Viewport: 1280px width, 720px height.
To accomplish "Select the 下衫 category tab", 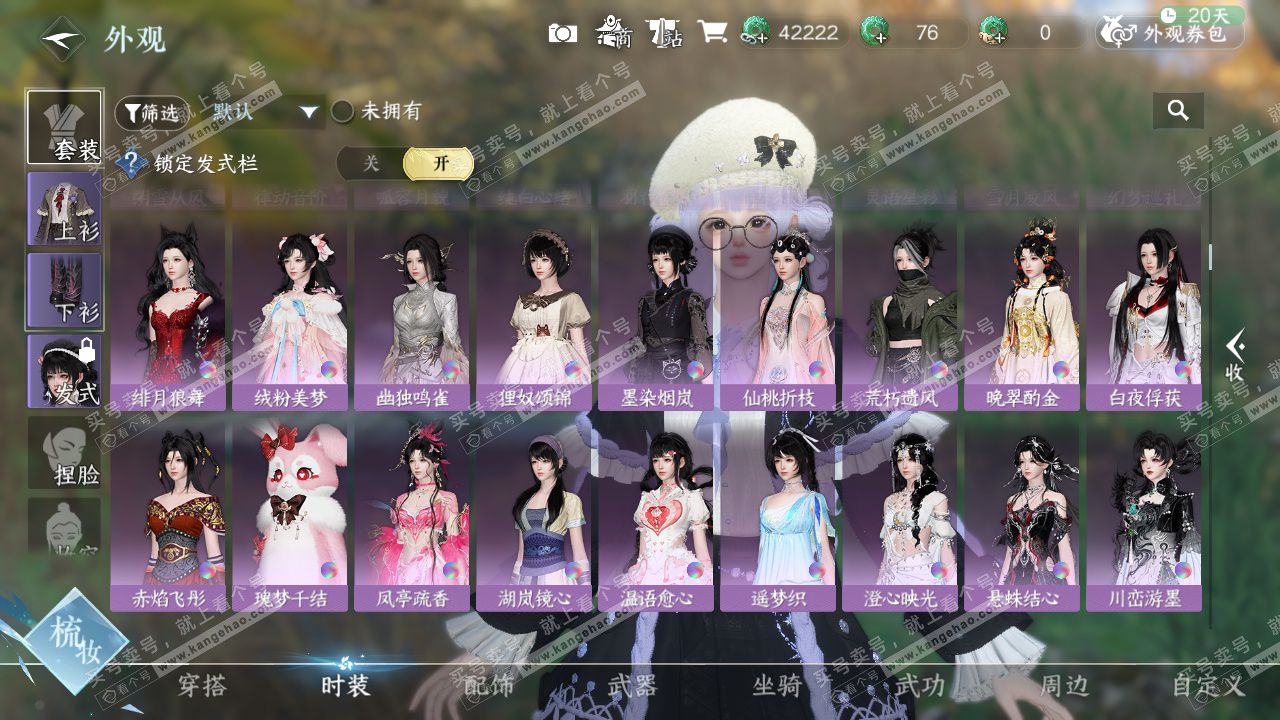I will [x=65, y=290].
